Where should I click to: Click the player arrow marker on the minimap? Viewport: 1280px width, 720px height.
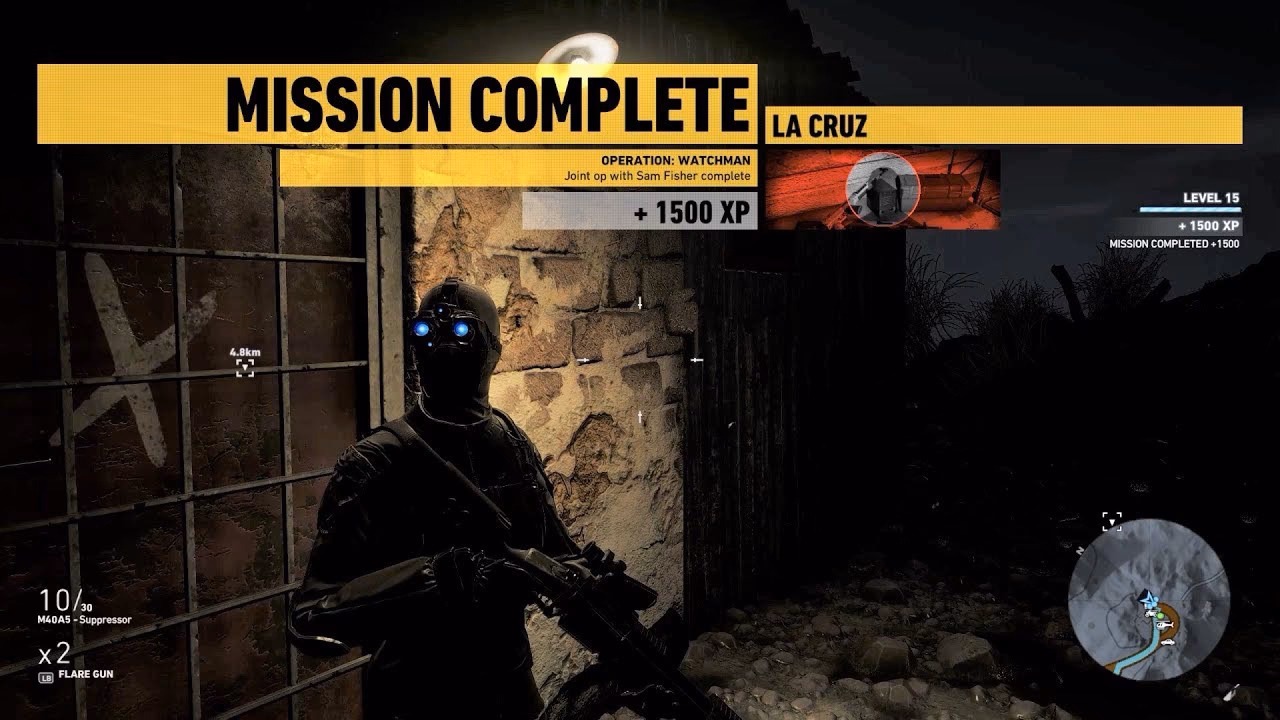pos(1147,599)
